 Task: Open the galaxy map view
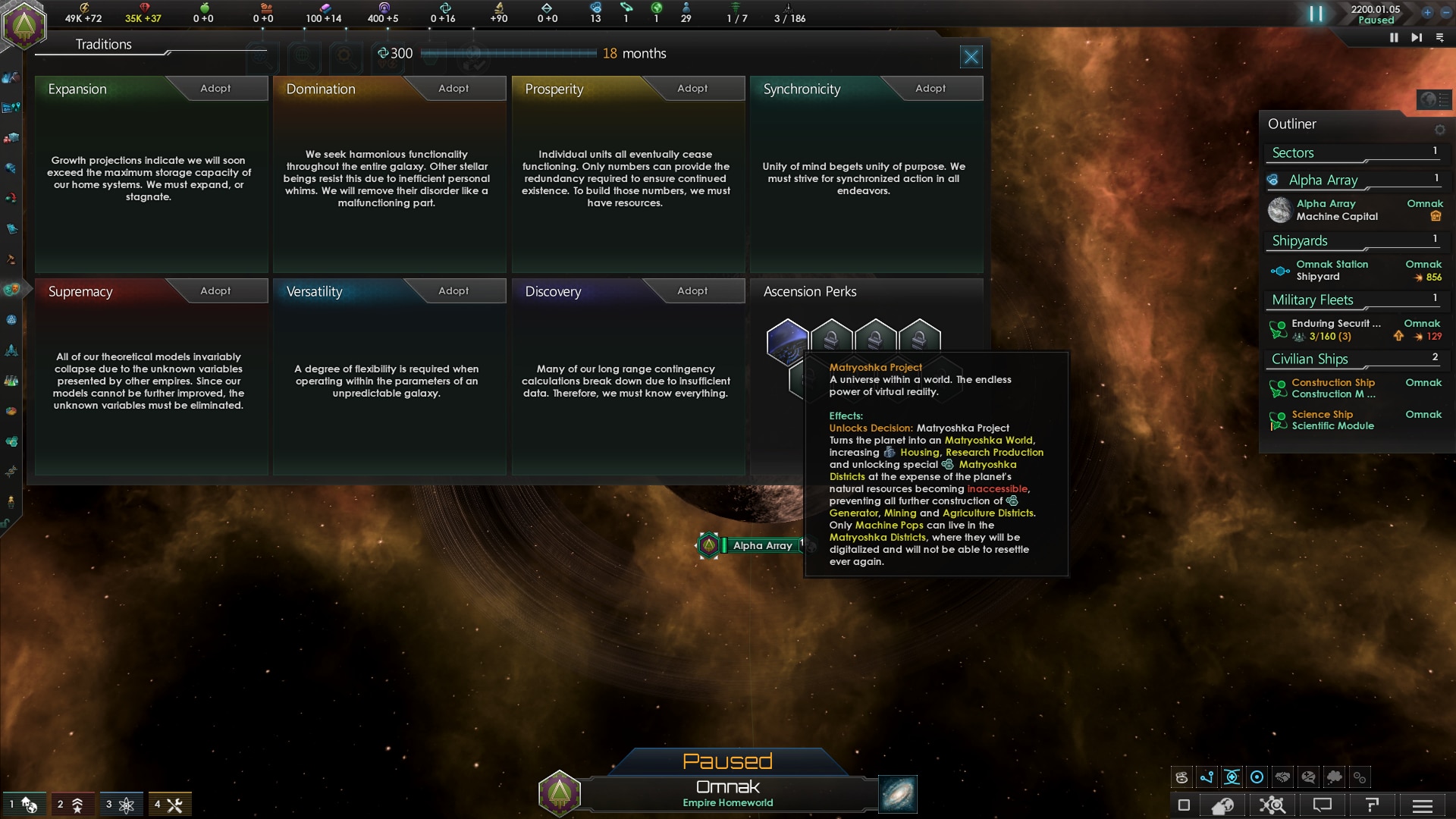(898, 794)
